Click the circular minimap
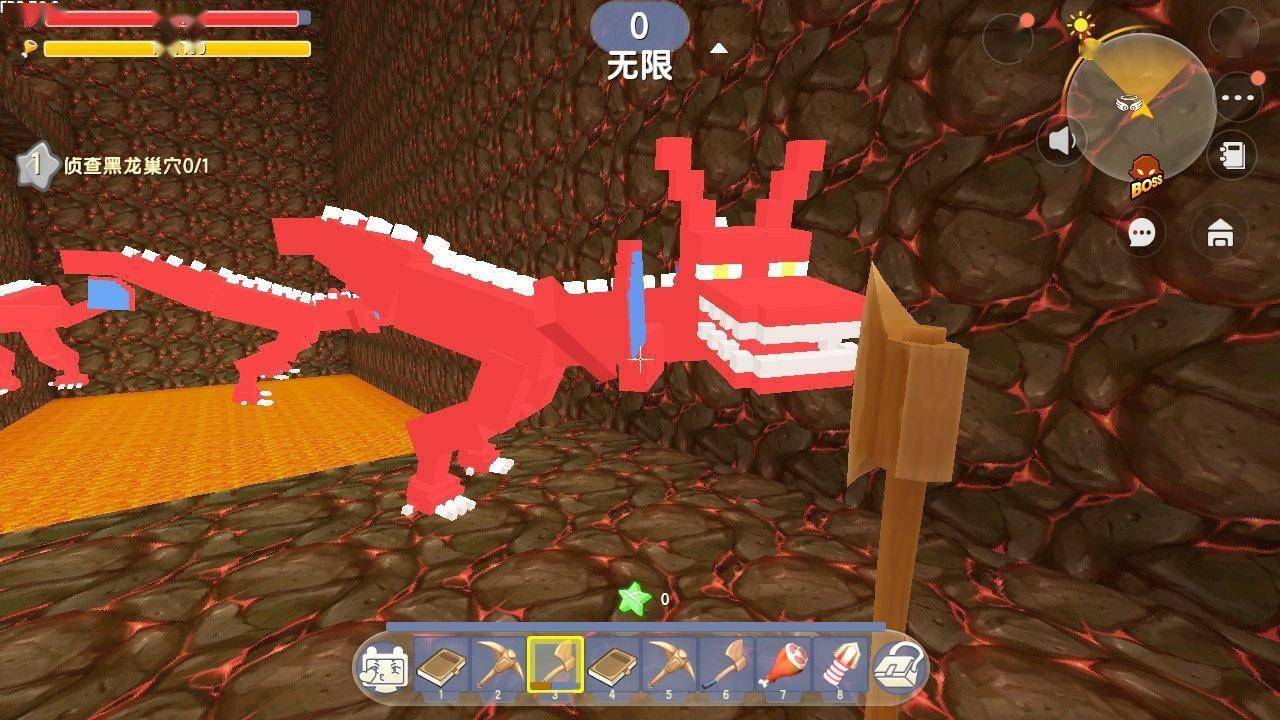1280x720 pixels. pos(1139,107)
